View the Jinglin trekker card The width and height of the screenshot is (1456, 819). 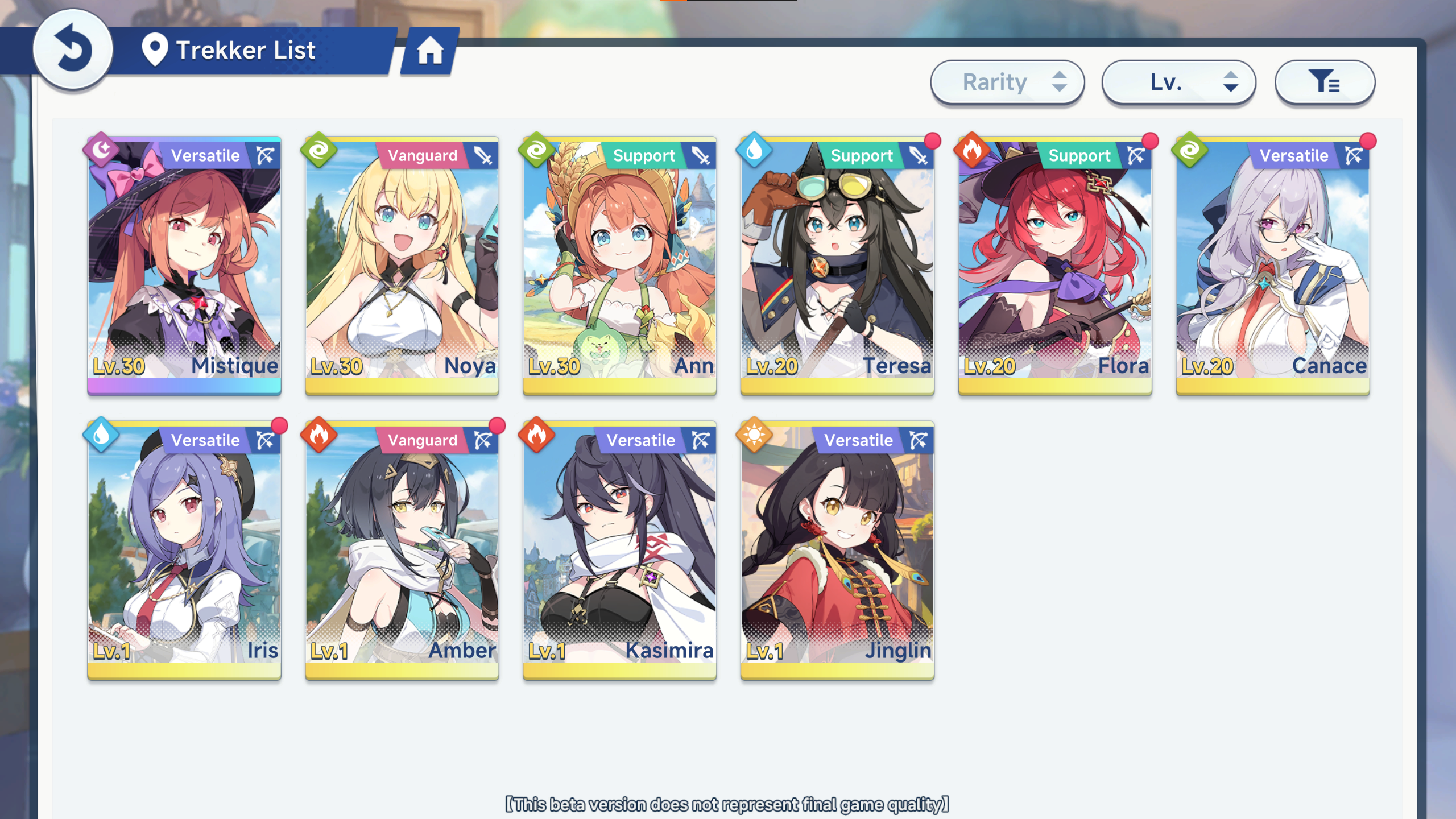837,550
